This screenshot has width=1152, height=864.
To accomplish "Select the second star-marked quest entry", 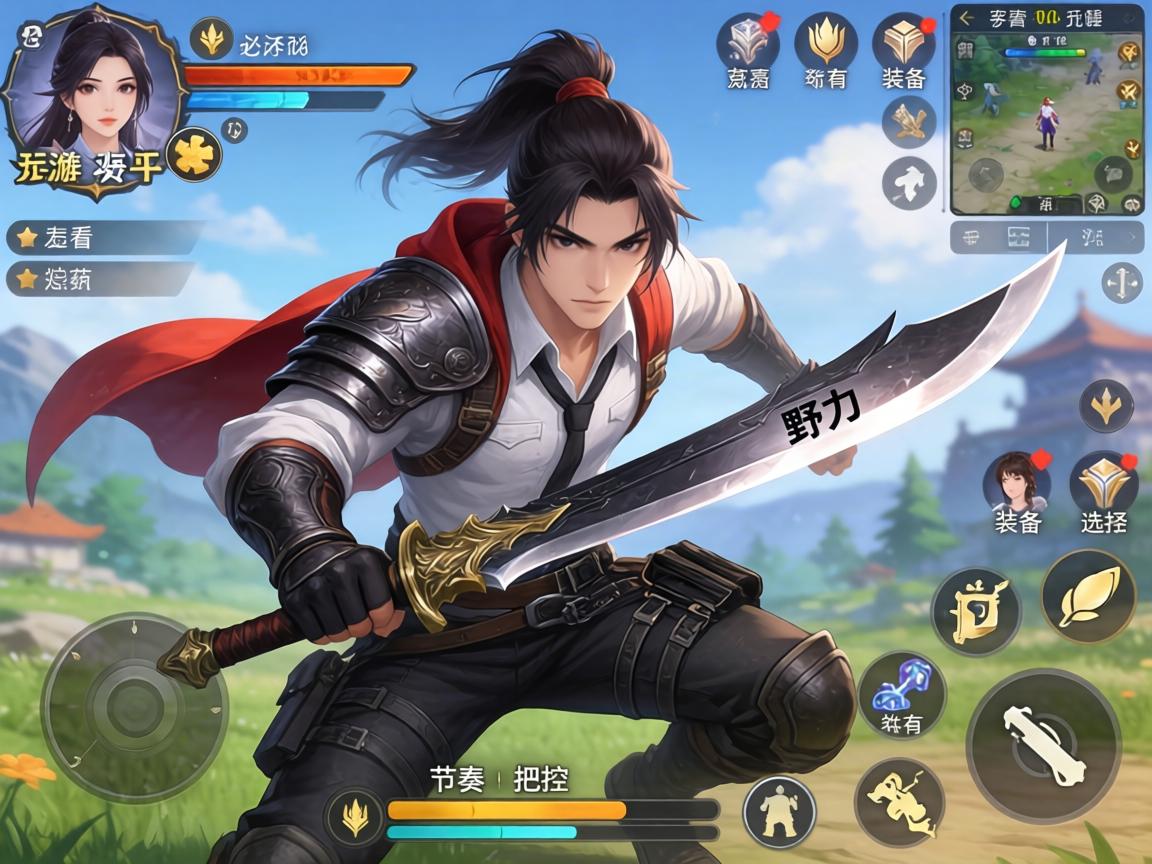I will 100,278.
